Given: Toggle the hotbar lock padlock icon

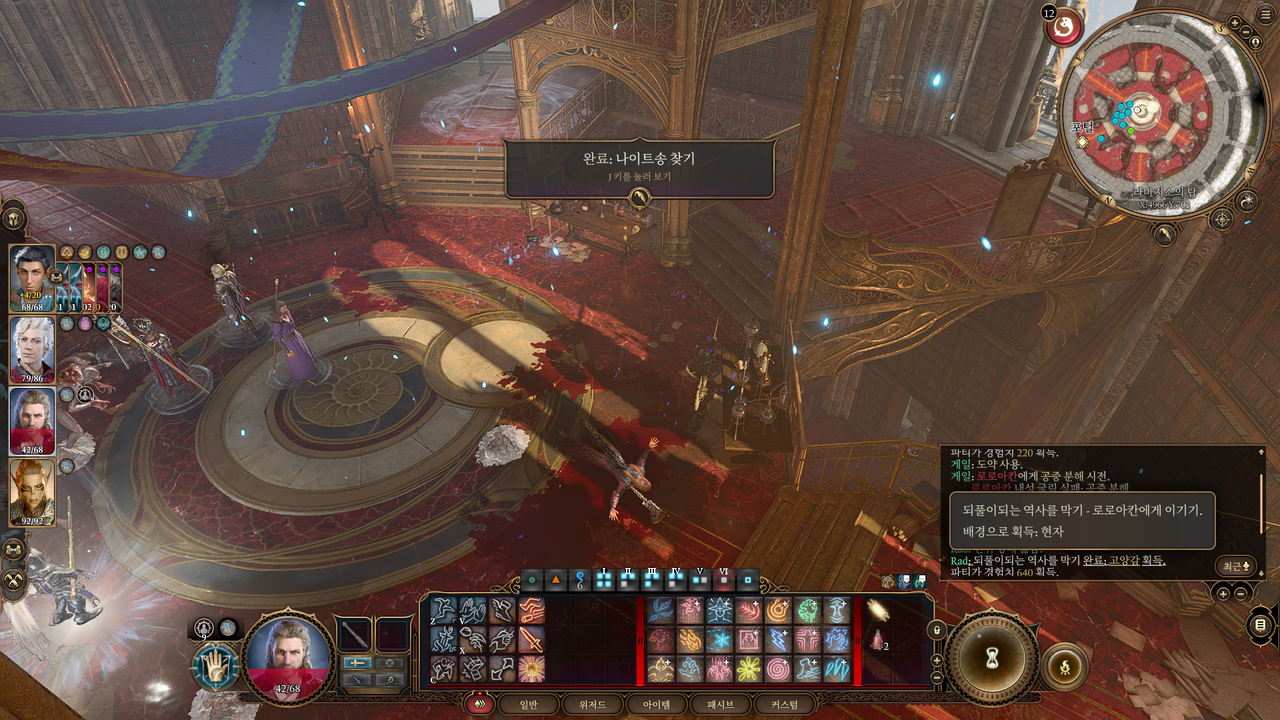Looking at the screenshot, I should coord(936,631).
